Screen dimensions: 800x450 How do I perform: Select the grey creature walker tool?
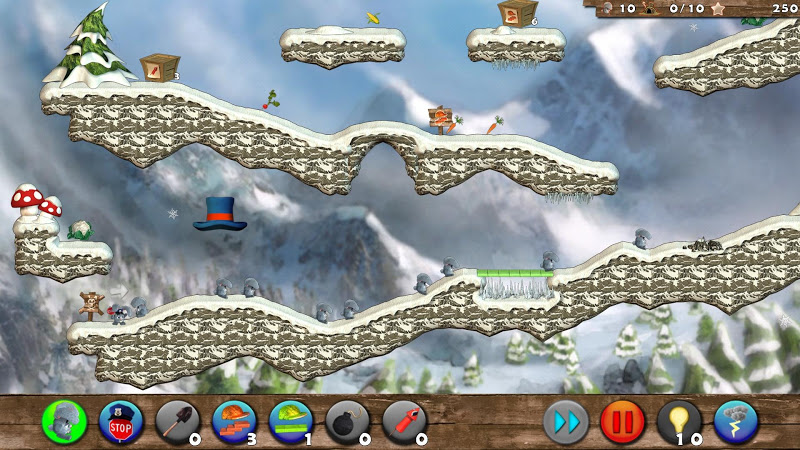click(64, 422)
